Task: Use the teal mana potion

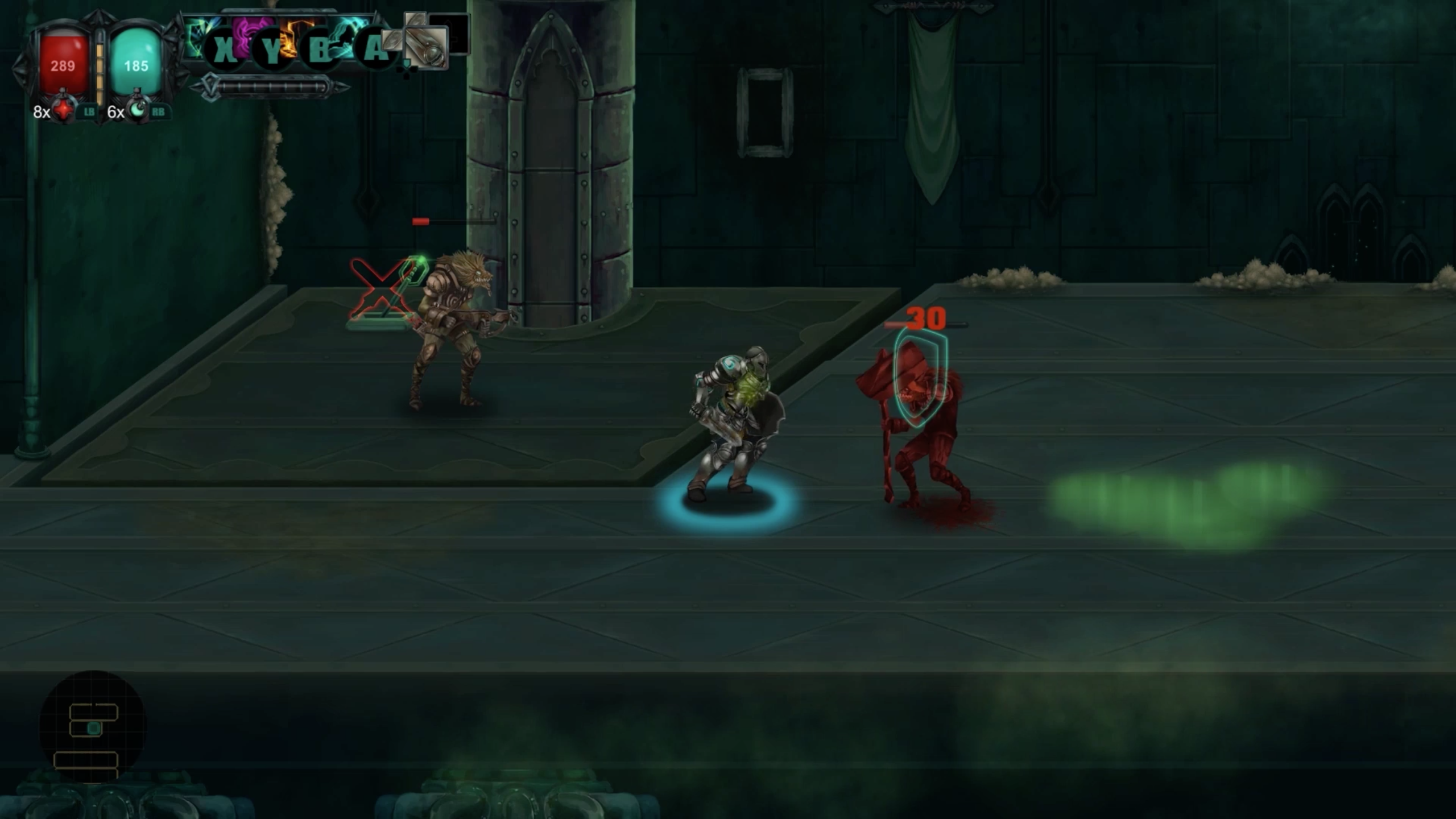Action: [137, 110]
